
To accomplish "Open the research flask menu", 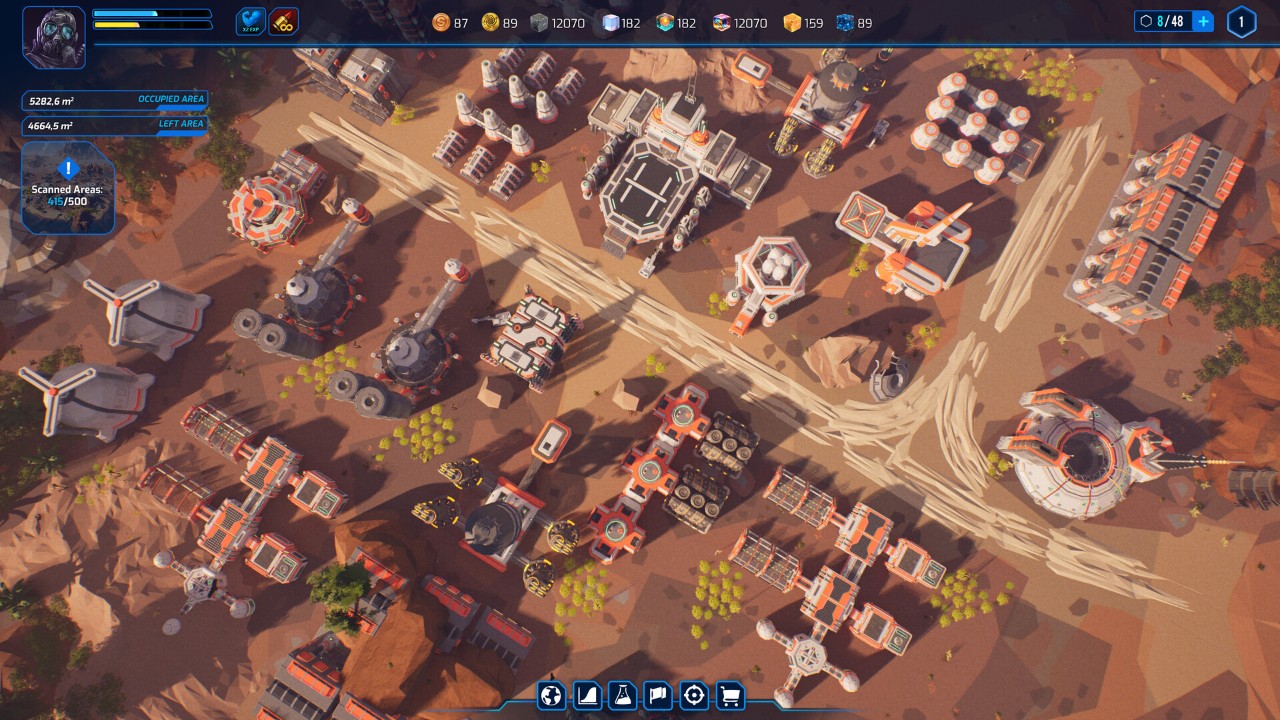I will (x=623, y=695).
